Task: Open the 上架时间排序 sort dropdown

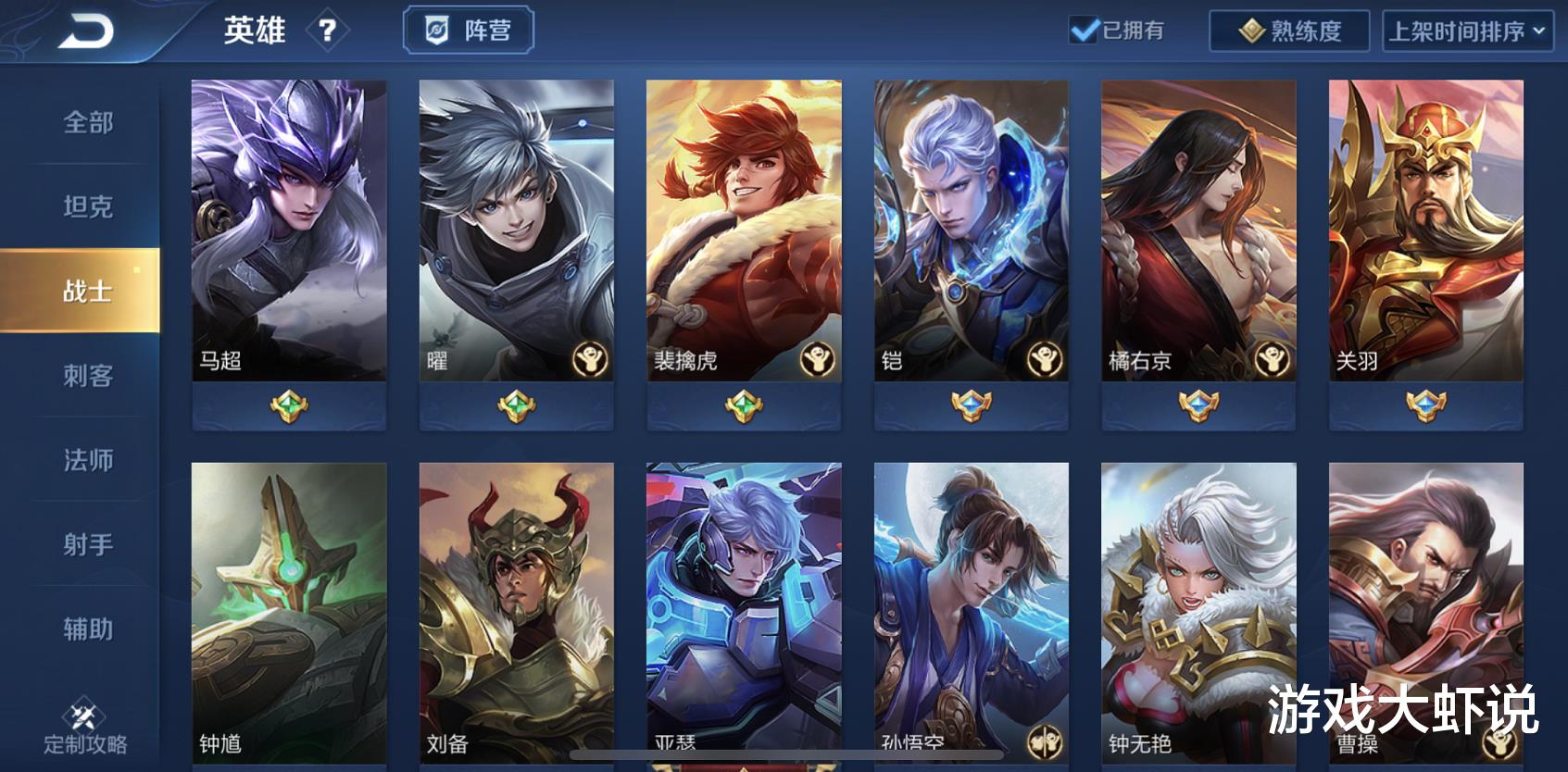Action: [1469, 31]
